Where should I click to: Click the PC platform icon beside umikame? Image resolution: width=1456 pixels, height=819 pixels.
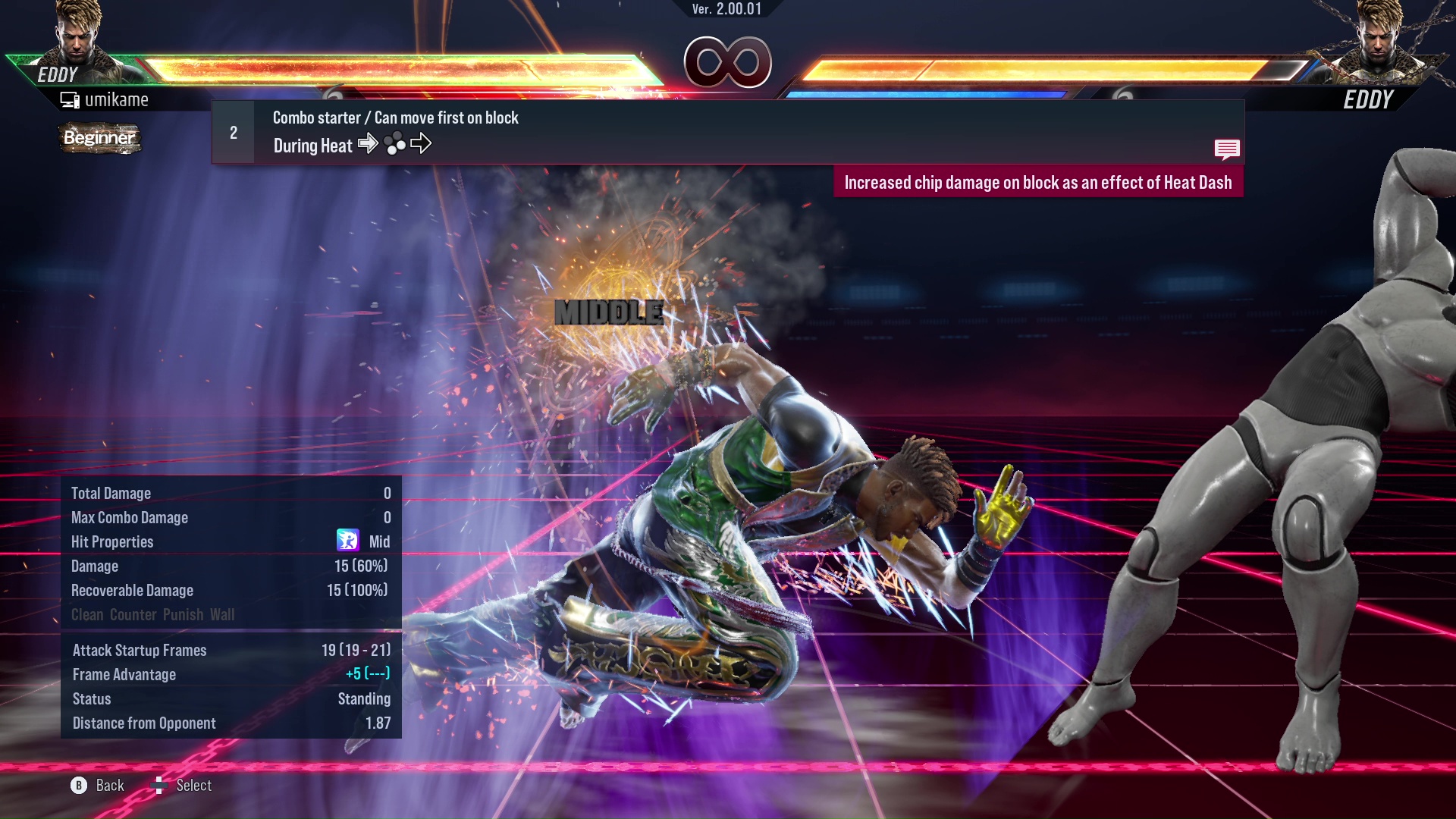pyautogui.click(x=71, y=99)
